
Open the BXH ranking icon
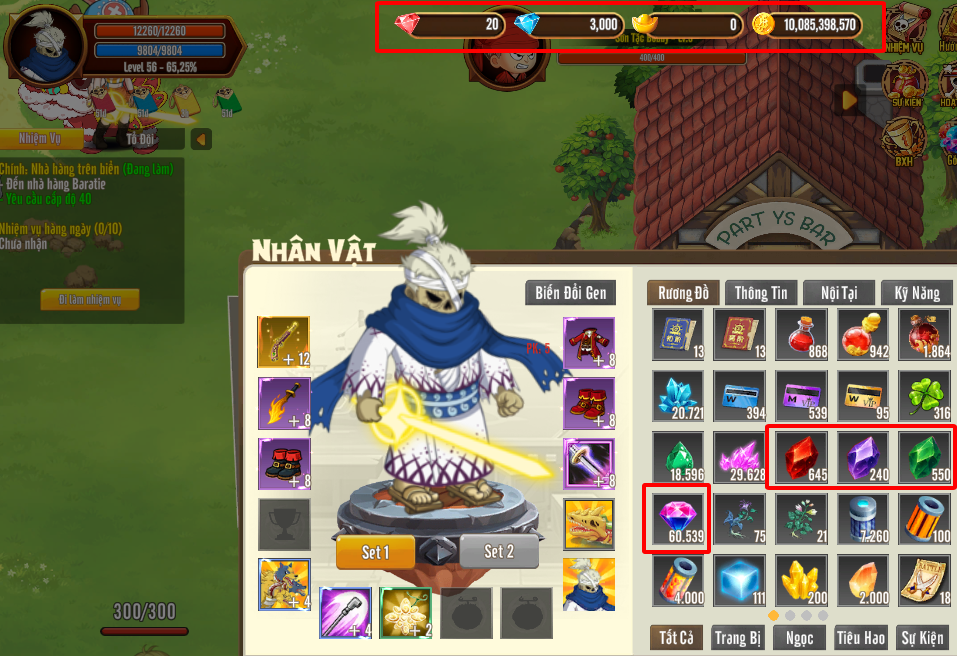click(903, 142)
